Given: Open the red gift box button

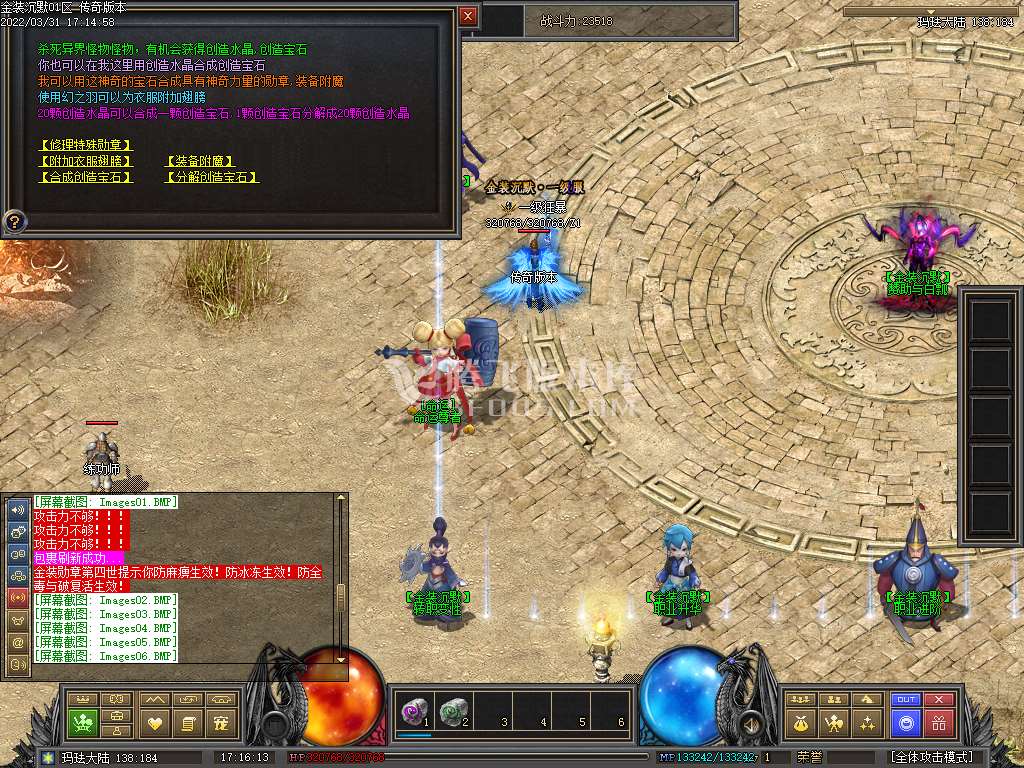Looking at the screenshot, I should [938, 722].
